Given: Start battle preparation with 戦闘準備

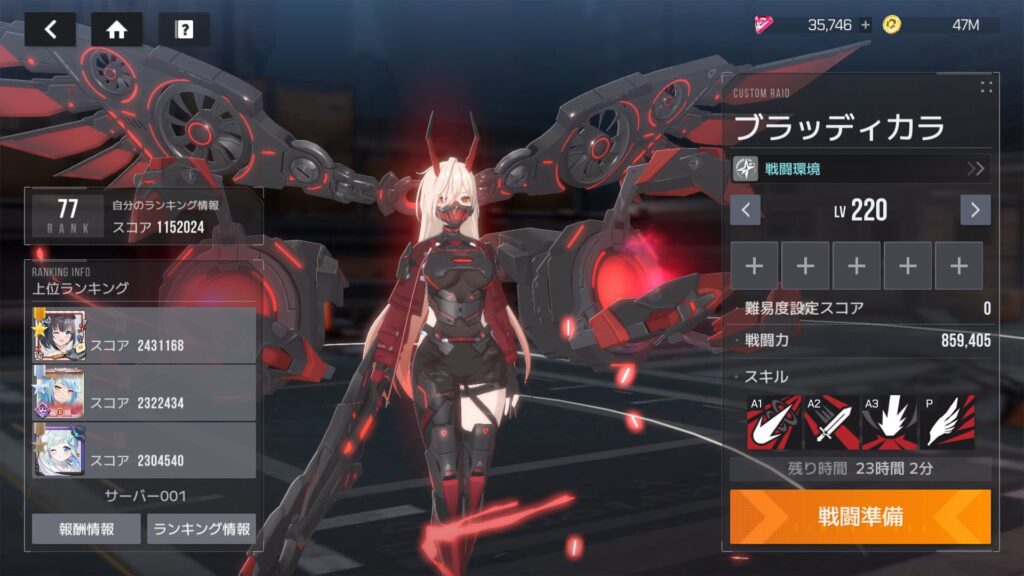Looking at the screenshot, I should coord(860,517).
